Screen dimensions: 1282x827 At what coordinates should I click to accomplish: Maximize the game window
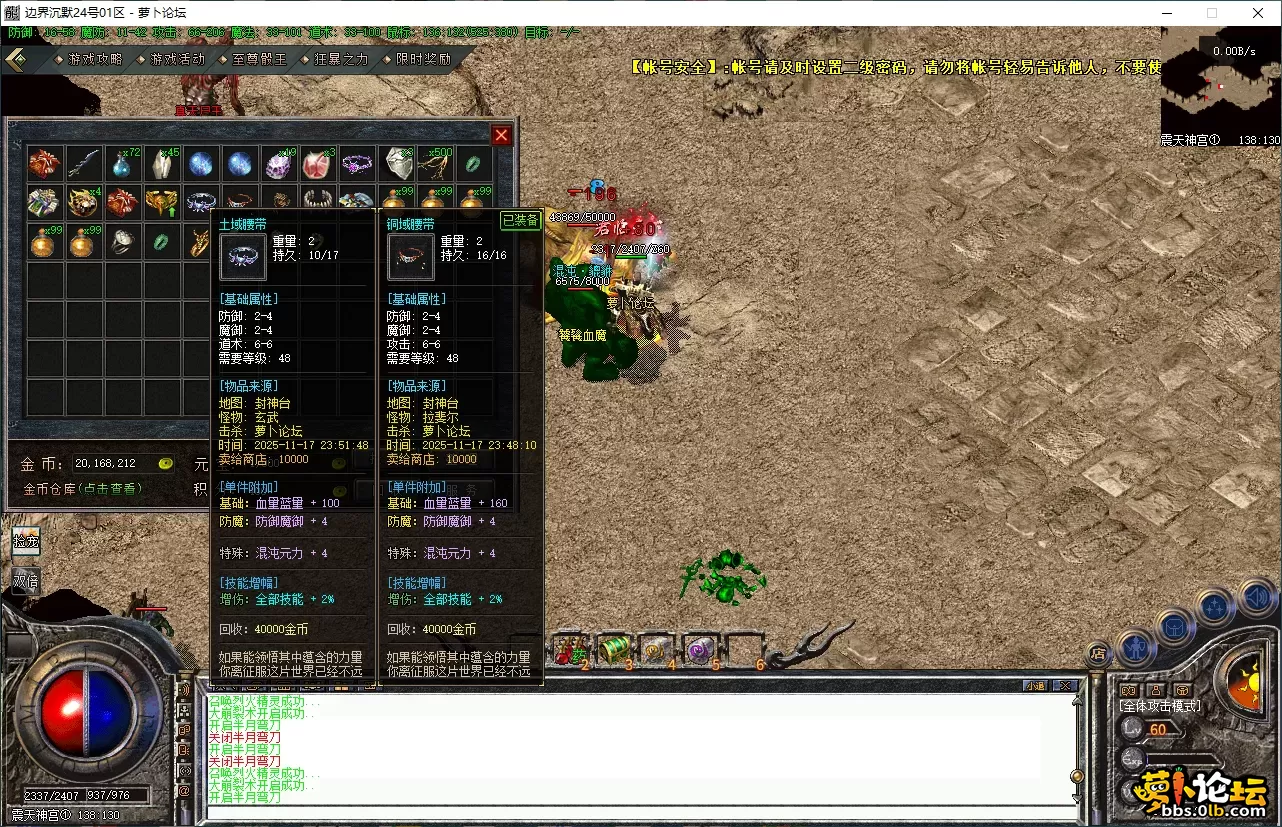coord(1212,13)
